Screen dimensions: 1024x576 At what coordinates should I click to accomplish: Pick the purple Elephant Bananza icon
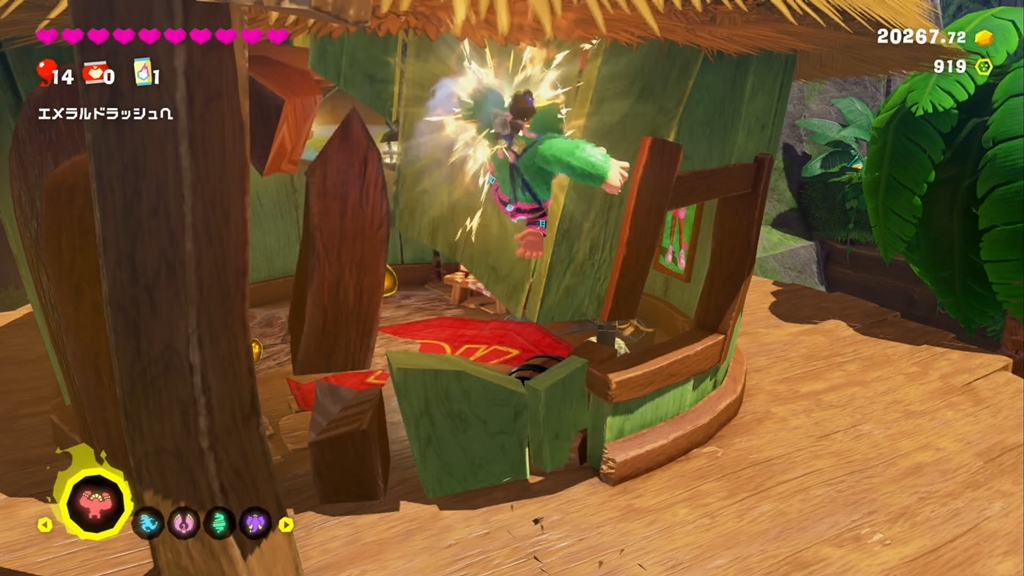click(255, 523)
